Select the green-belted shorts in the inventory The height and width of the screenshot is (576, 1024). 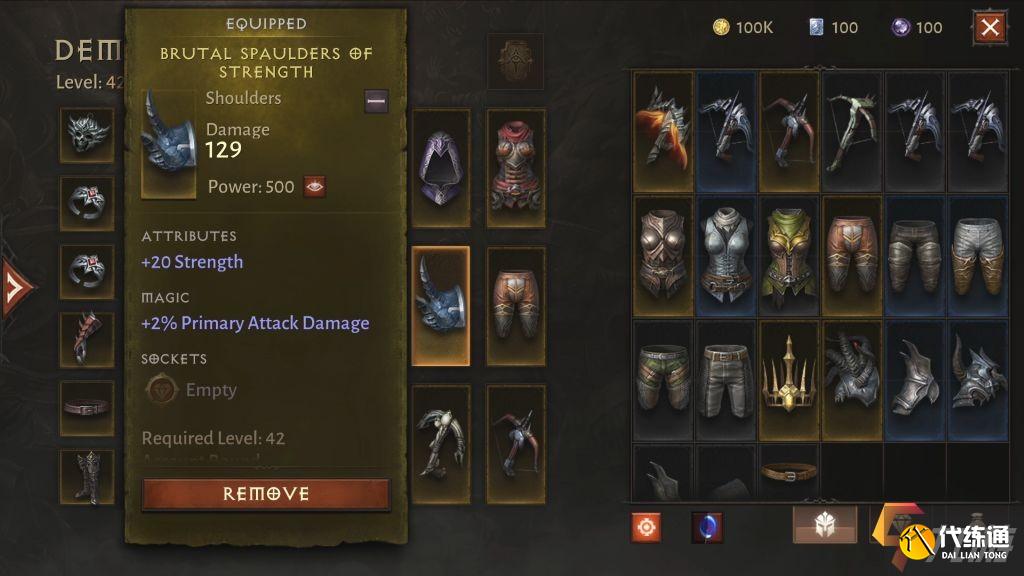[x=662, y=379]
